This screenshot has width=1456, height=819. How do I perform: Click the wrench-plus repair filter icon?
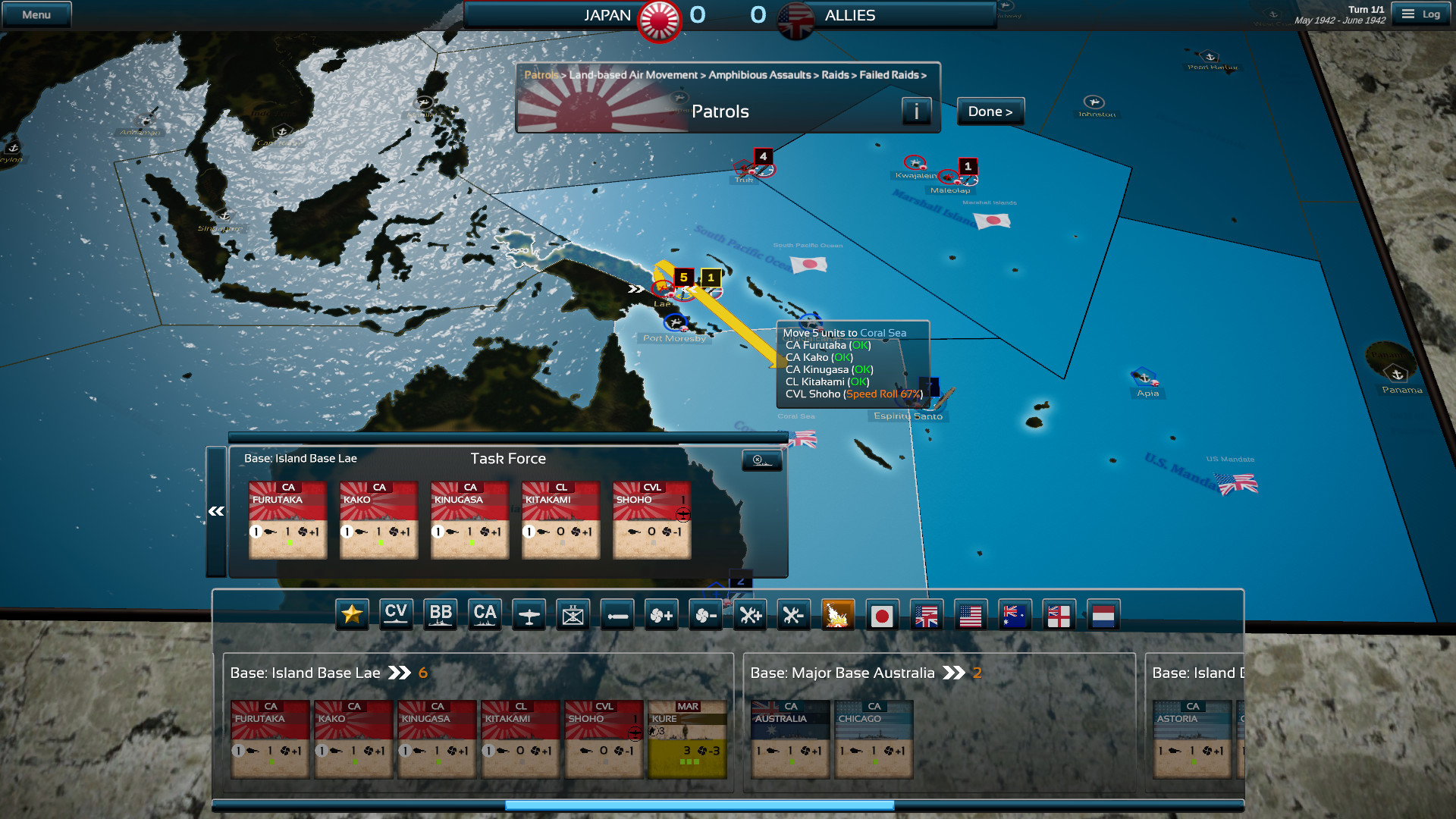tap(750, 615)
